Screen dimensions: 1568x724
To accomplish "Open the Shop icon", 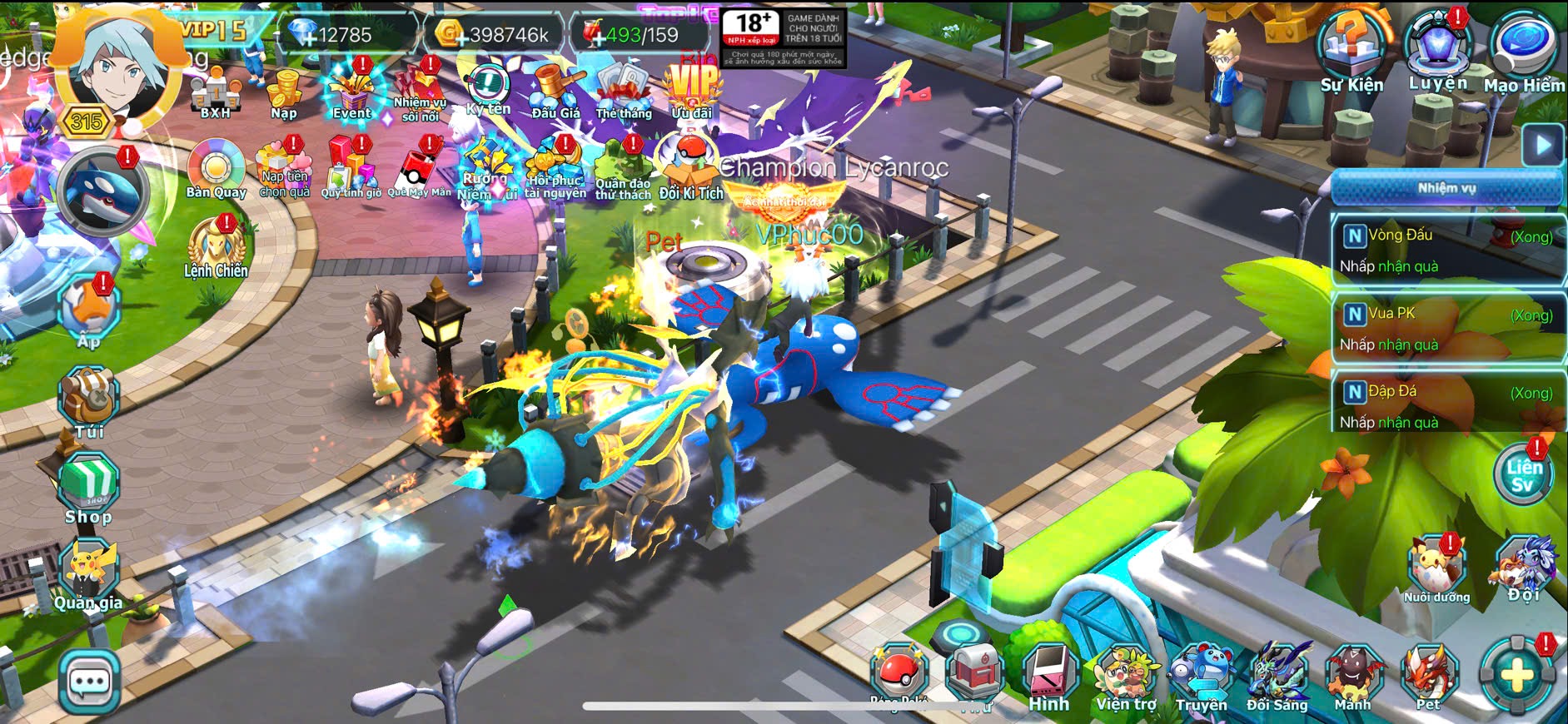I will [89, 485].
